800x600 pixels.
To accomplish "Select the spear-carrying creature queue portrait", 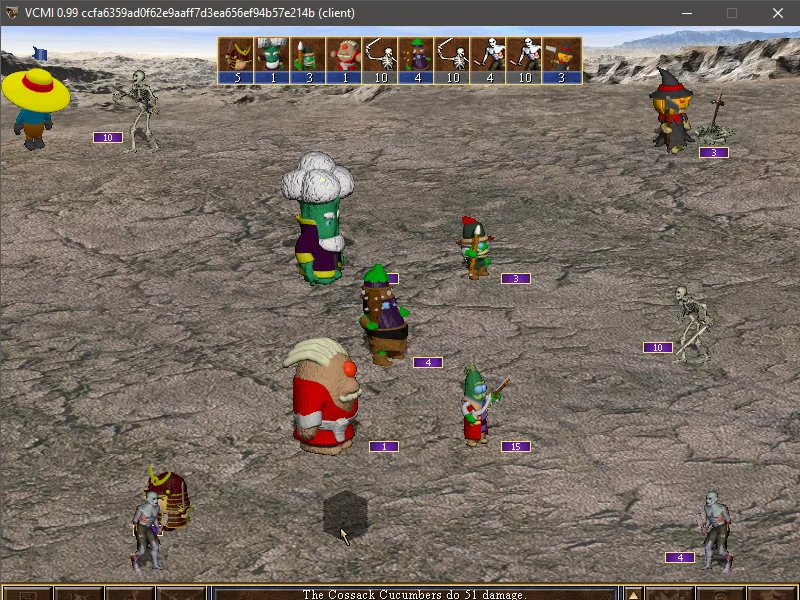I will [x=308, y=59].
